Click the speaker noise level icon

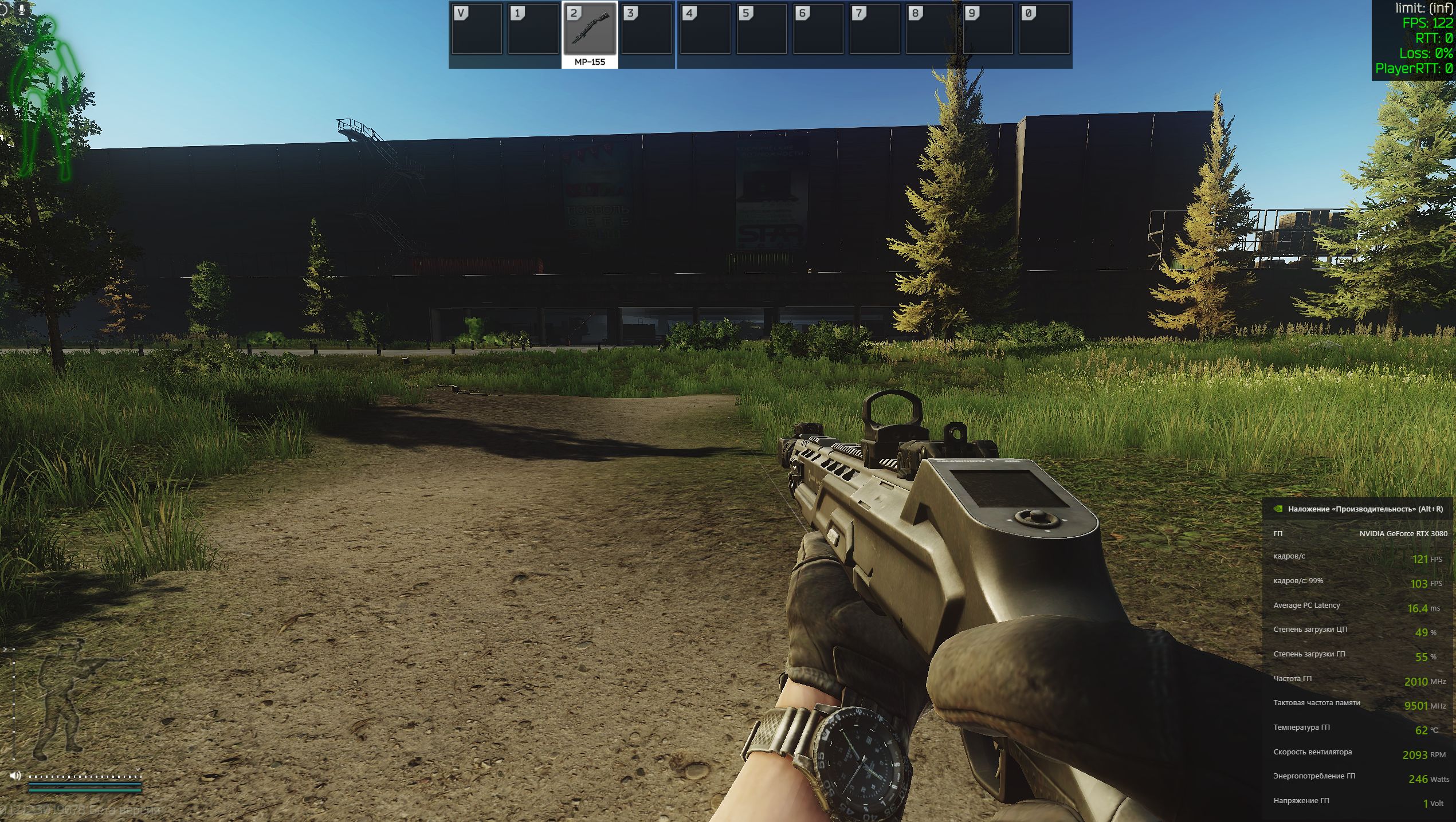(15, 776)
